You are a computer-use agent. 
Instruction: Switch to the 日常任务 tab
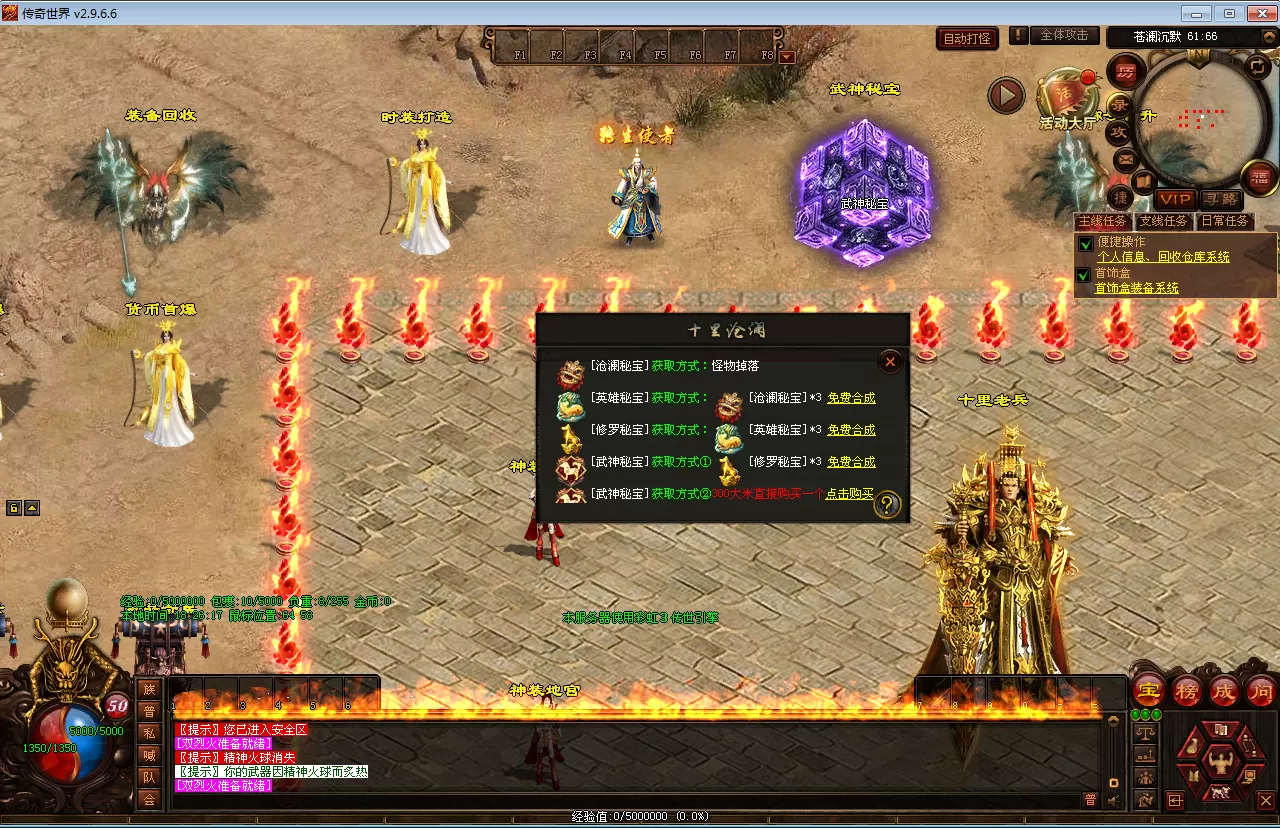click(x=1225, y=221)
